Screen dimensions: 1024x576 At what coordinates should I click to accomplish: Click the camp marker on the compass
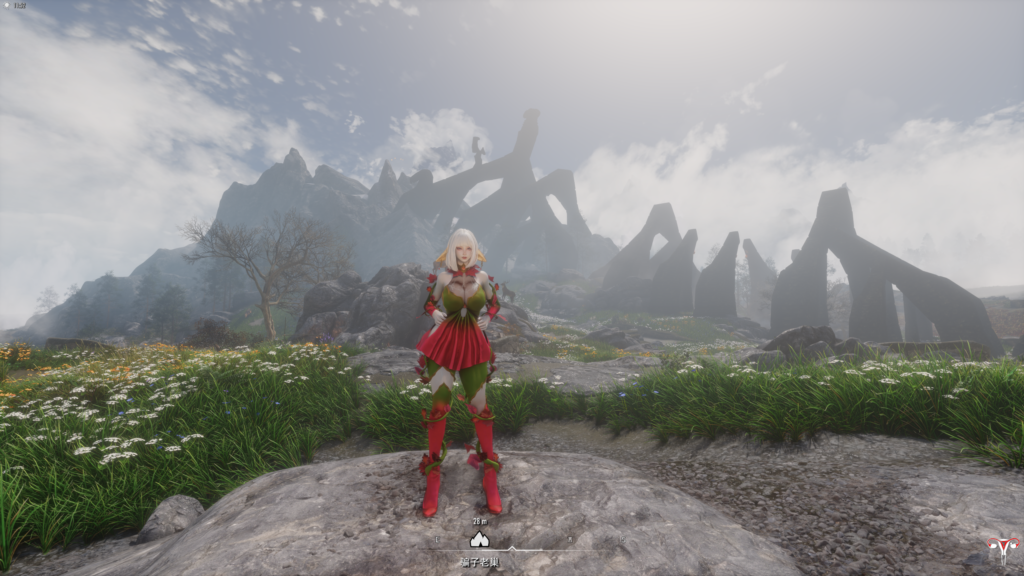[479, 540]
